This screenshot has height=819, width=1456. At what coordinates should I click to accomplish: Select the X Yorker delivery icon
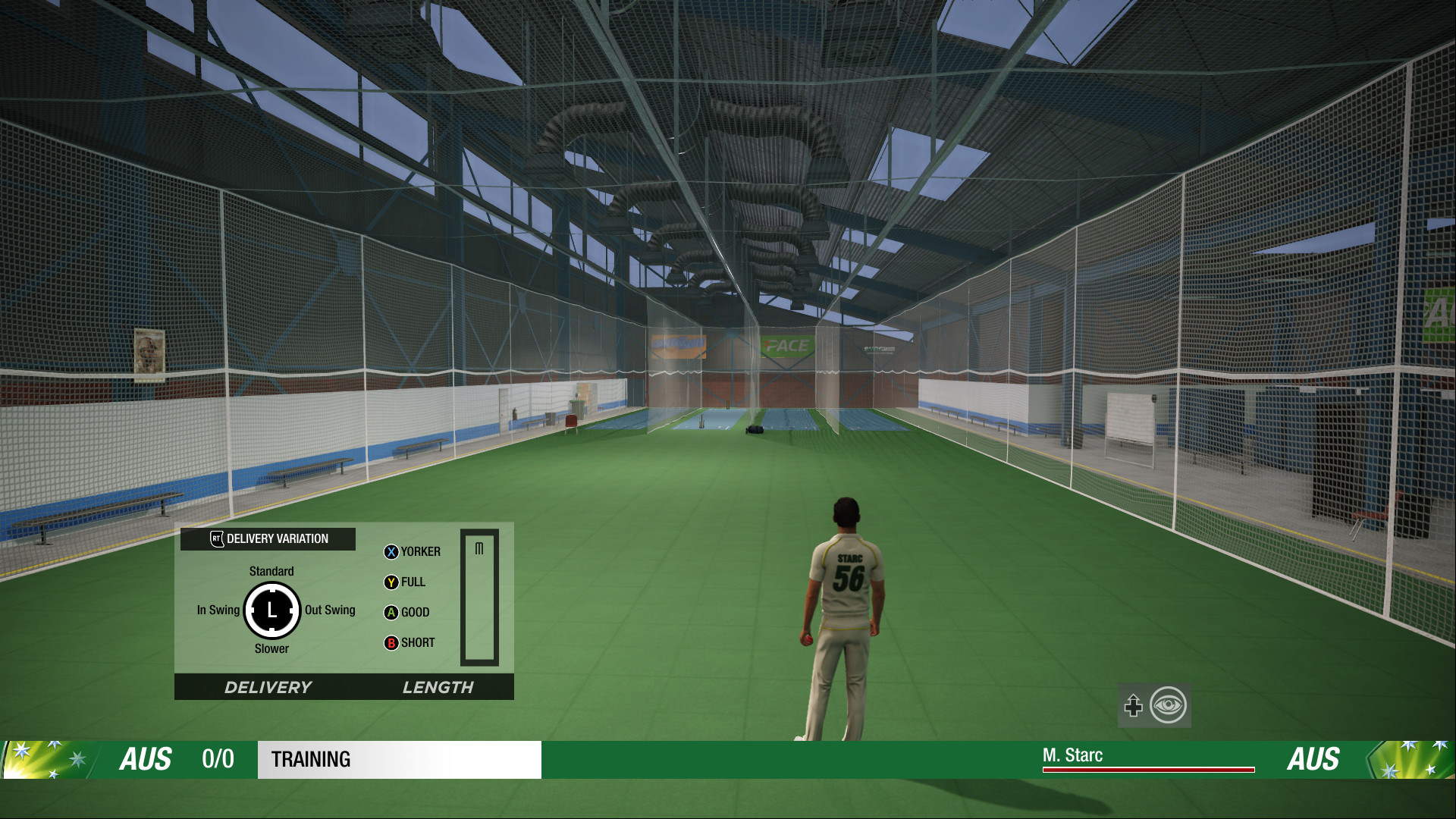[391, 552]
